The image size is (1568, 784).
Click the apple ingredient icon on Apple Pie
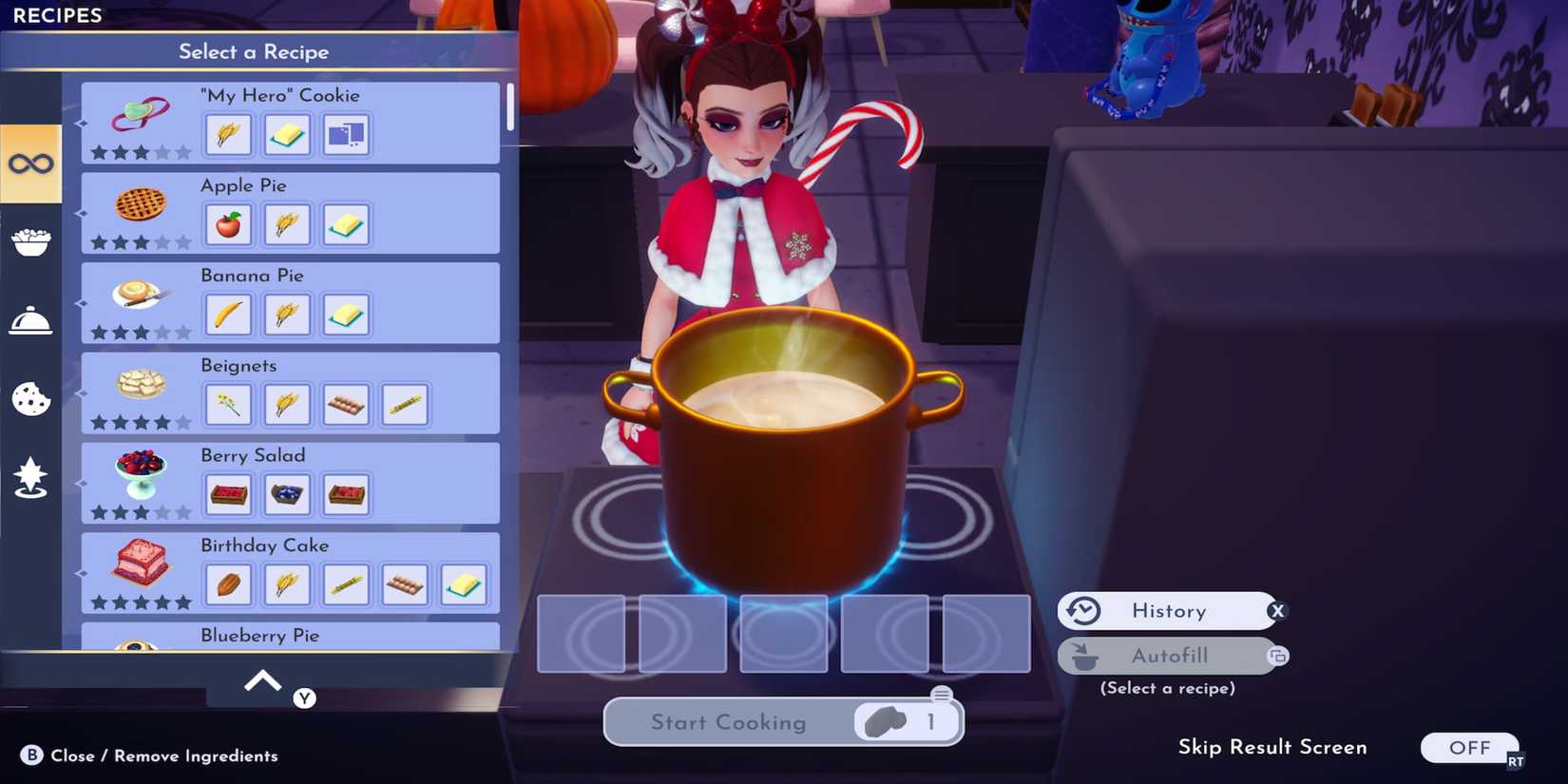(228, 224)
